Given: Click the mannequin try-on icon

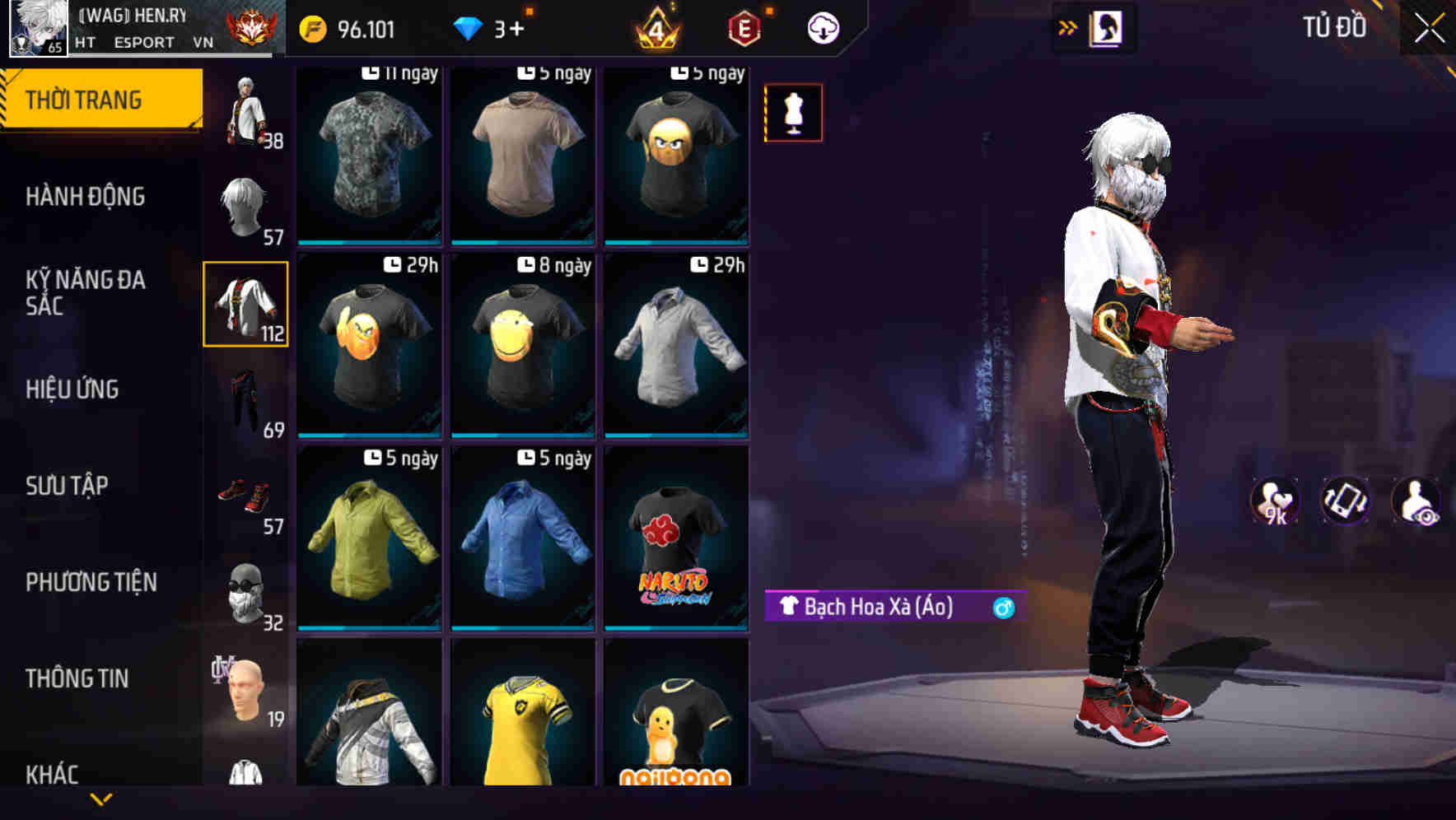Looking at the screenshot, I should [x=792, y=113].
